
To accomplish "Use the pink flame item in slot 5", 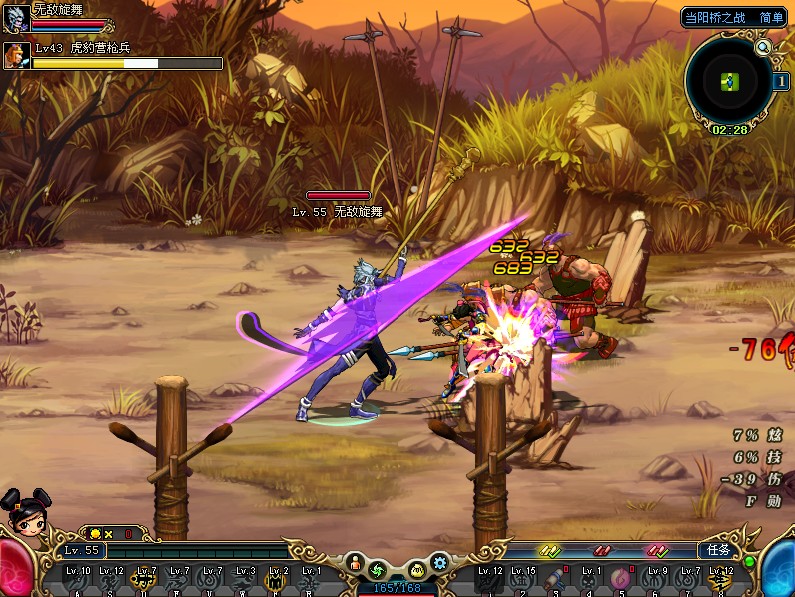I will [x=621, y=582].
